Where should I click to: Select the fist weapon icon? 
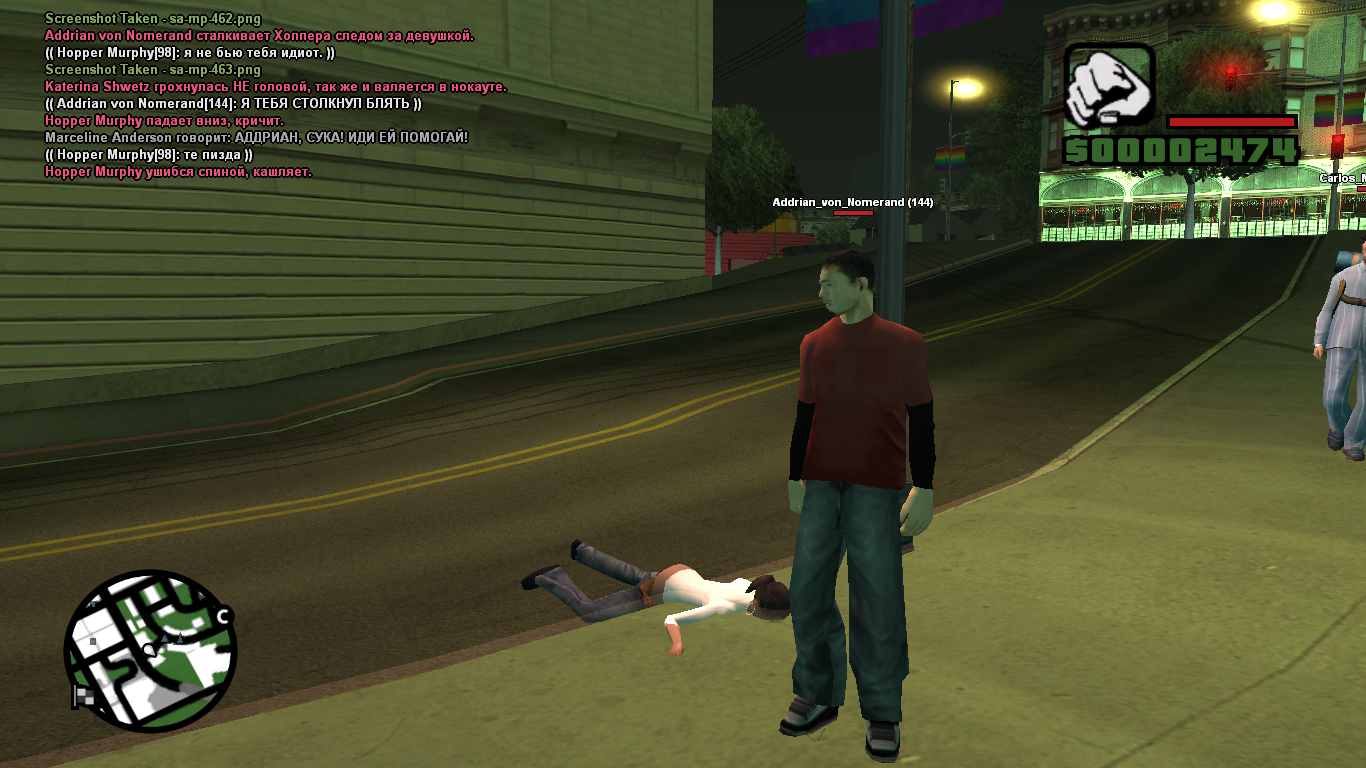[x=1108, y=86]
